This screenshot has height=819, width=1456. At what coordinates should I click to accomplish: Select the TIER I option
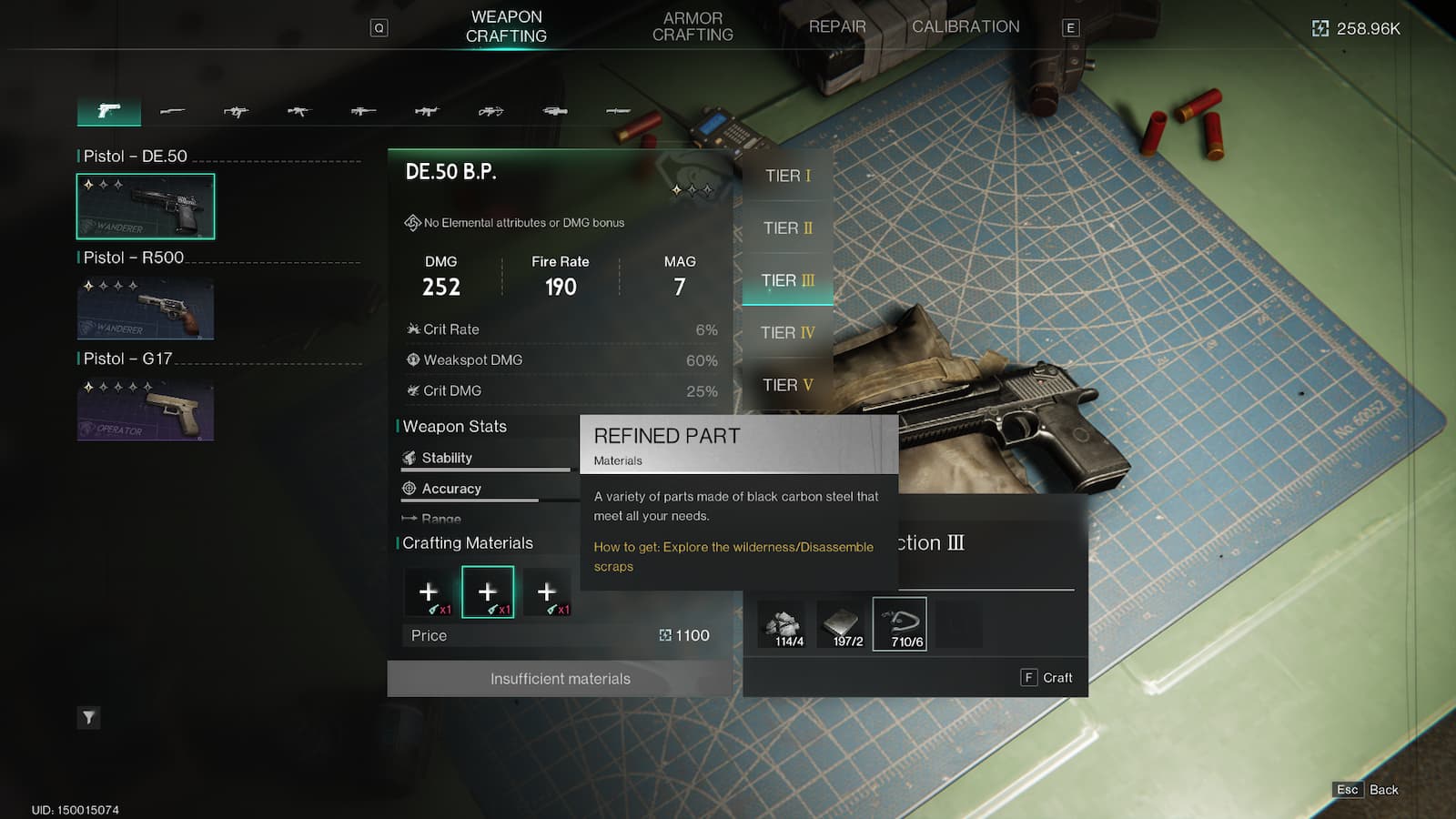click(787, 176)
